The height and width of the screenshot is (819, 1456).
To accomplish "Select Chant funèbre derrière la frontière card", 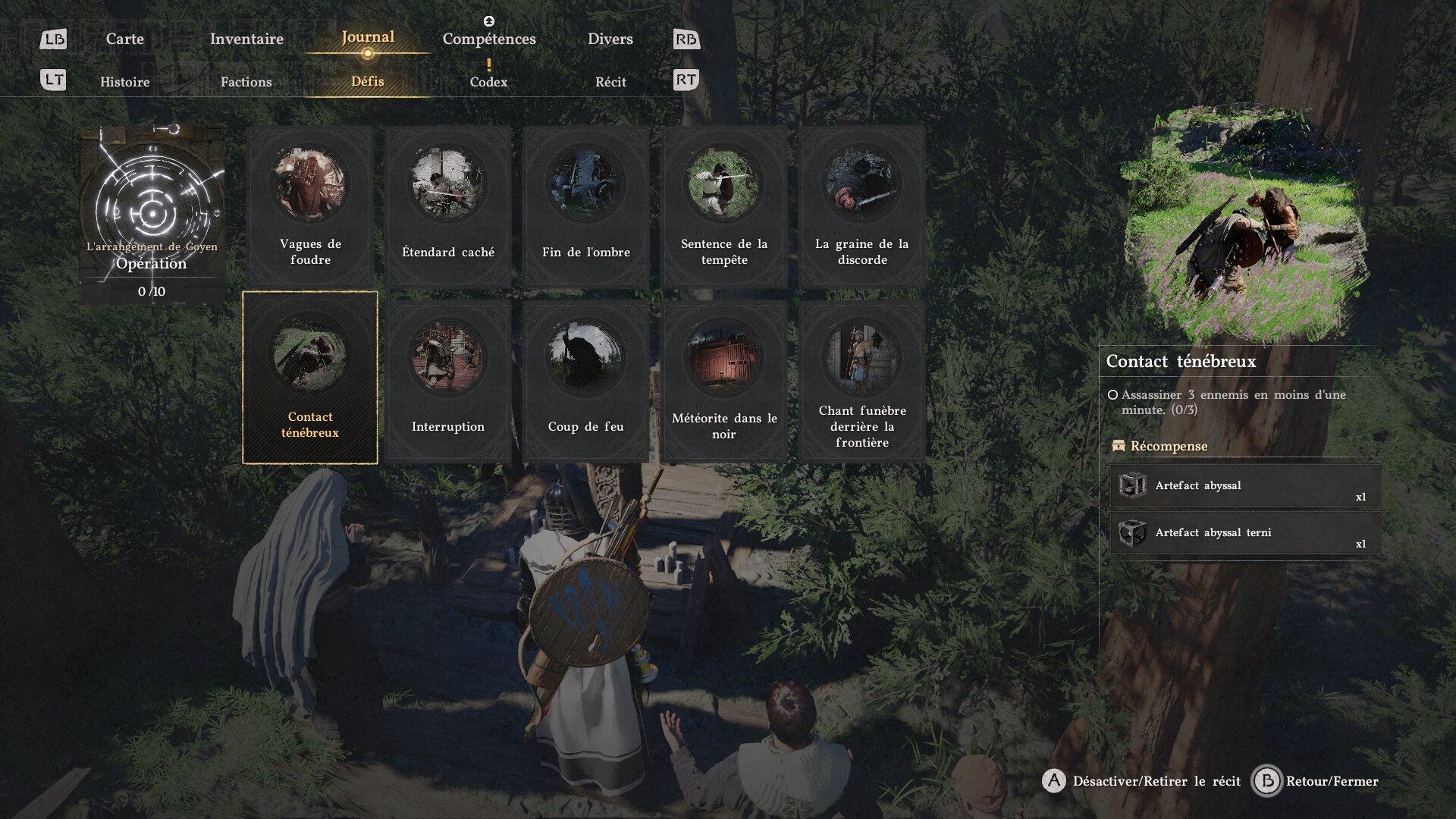I will pos(862,380).
